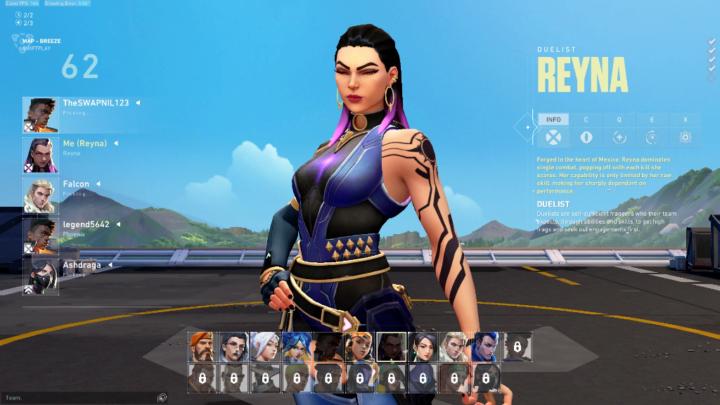The image size is (720, 405).
Task: Show Reyna's C ability details
Action: [x=586, y=119]
